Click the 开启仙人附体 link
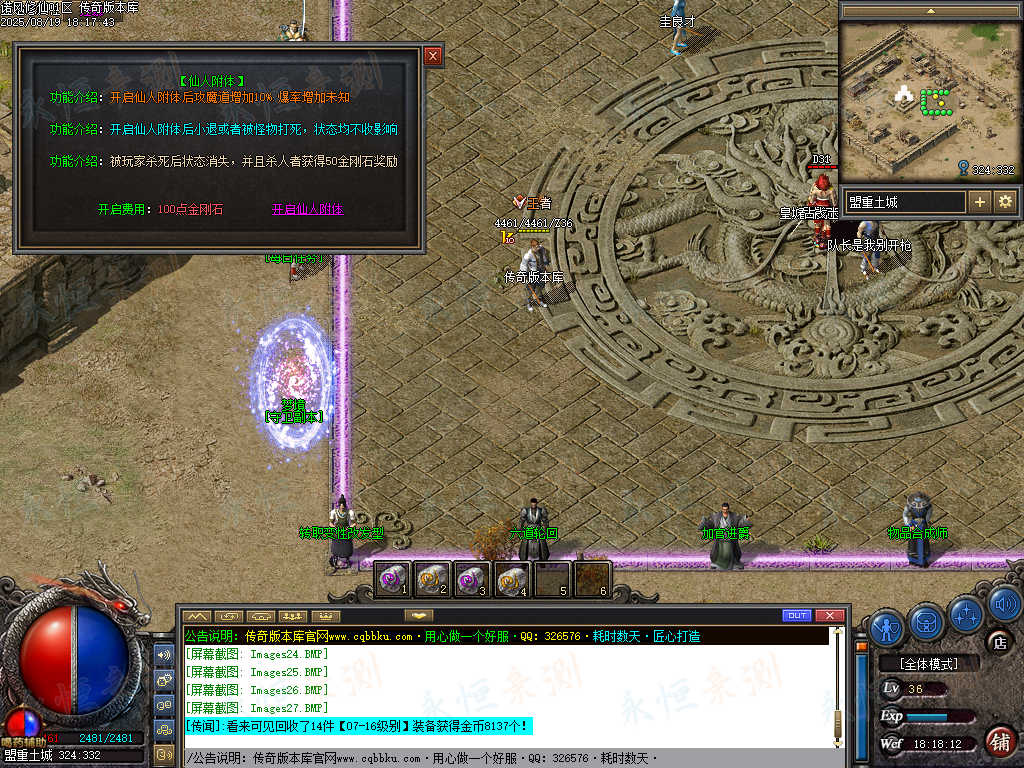The width and height of the screenshot is (1024, 768). pyautogui.click(x=307, y=210)
